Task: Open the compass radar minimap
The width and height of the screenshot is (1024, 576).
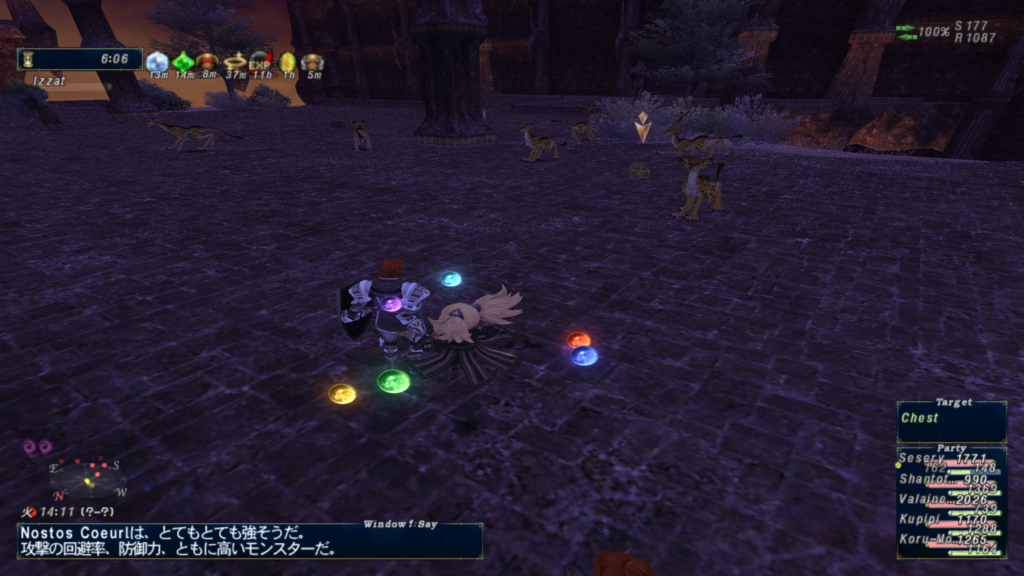Action: pos(88,480)
